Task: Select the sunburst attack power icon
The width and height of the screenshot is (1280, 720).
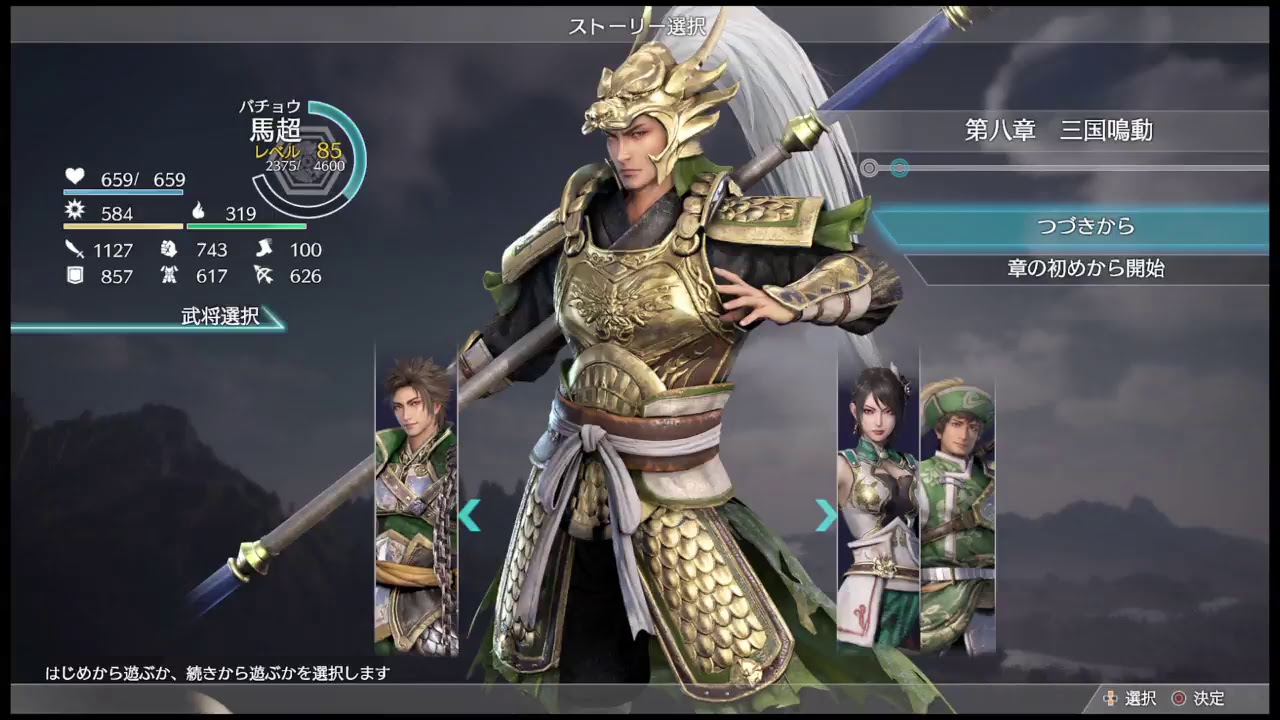Action: [75, 213]
